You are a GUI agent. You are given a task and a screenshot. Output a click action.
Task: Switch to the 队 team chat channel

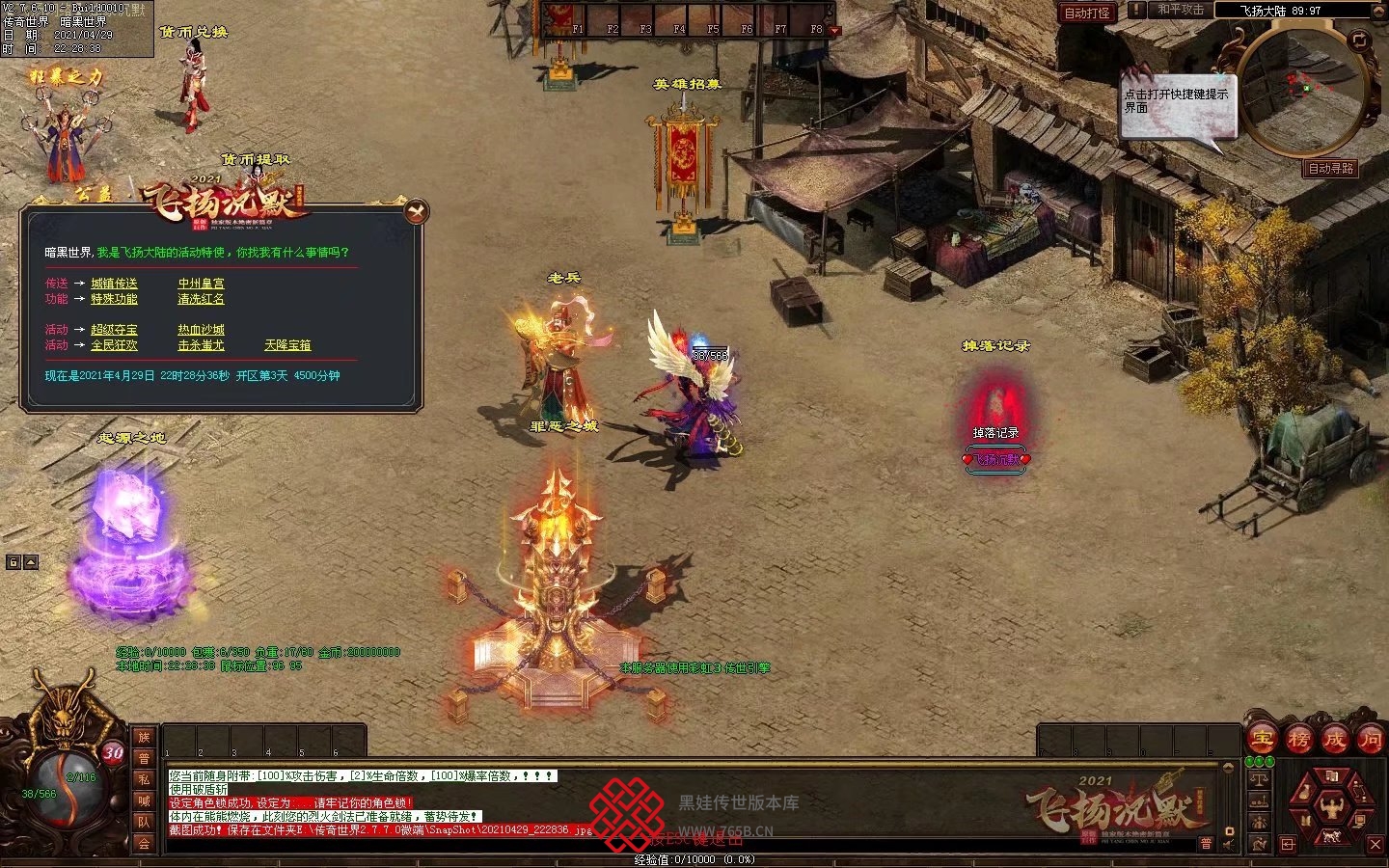click(x=144, y=822)
